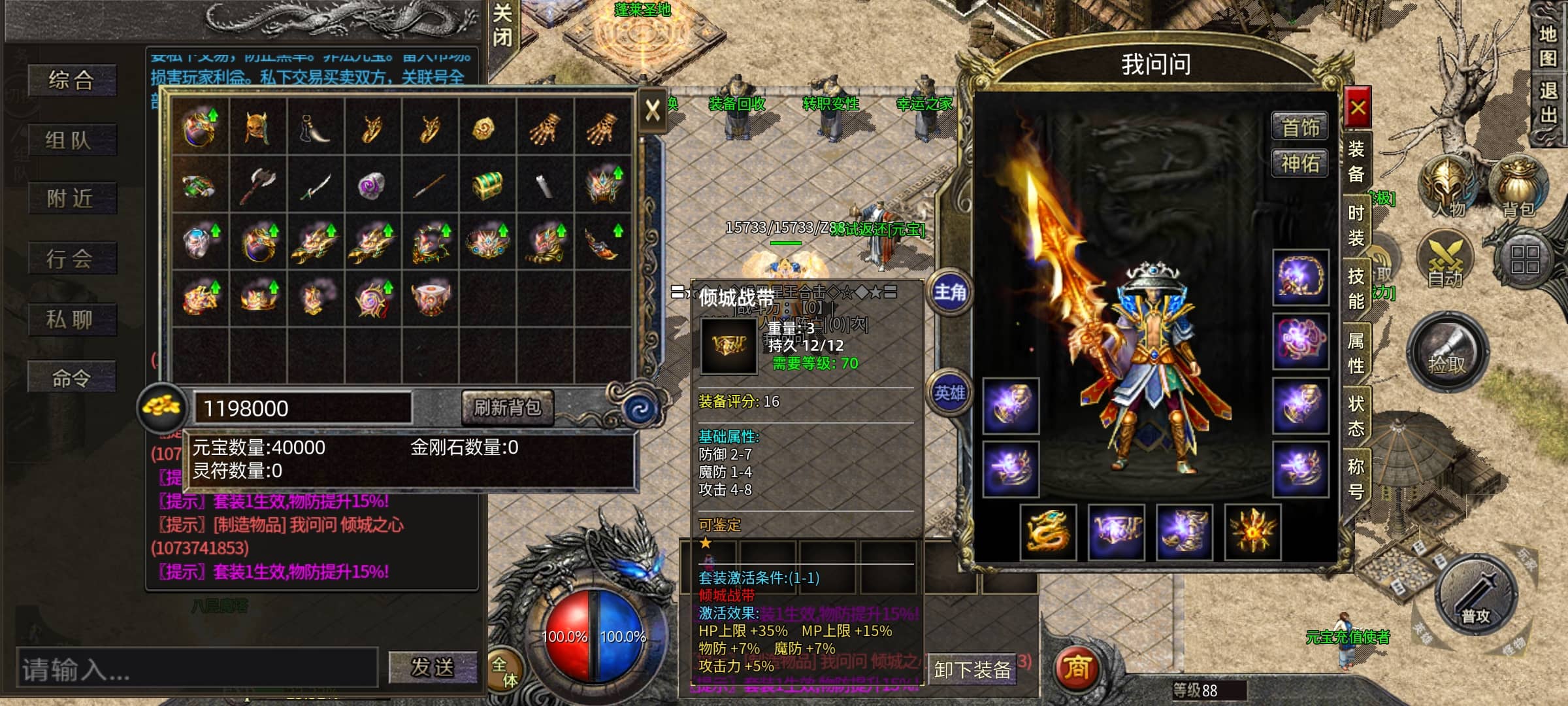Close the chat panel with 关闭
Screen dimensions: 1568x706
coord(502,25)
